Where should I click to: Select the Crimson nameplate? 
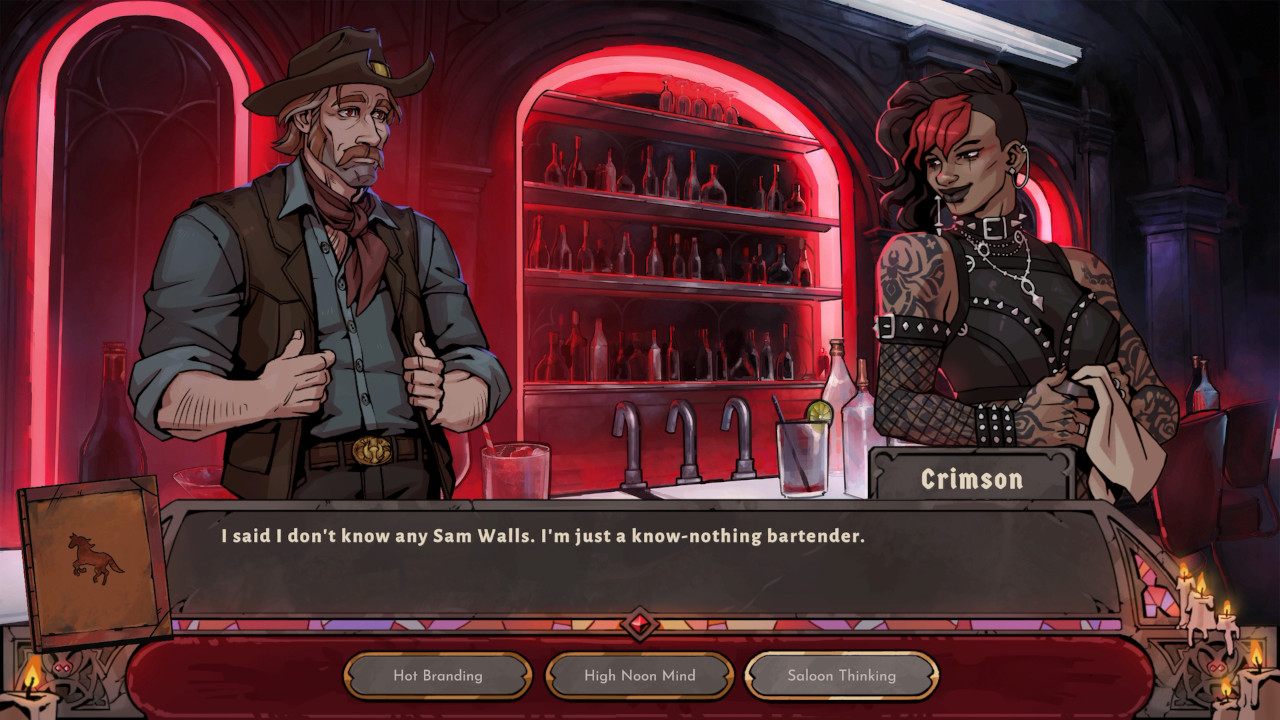[974, 478]
